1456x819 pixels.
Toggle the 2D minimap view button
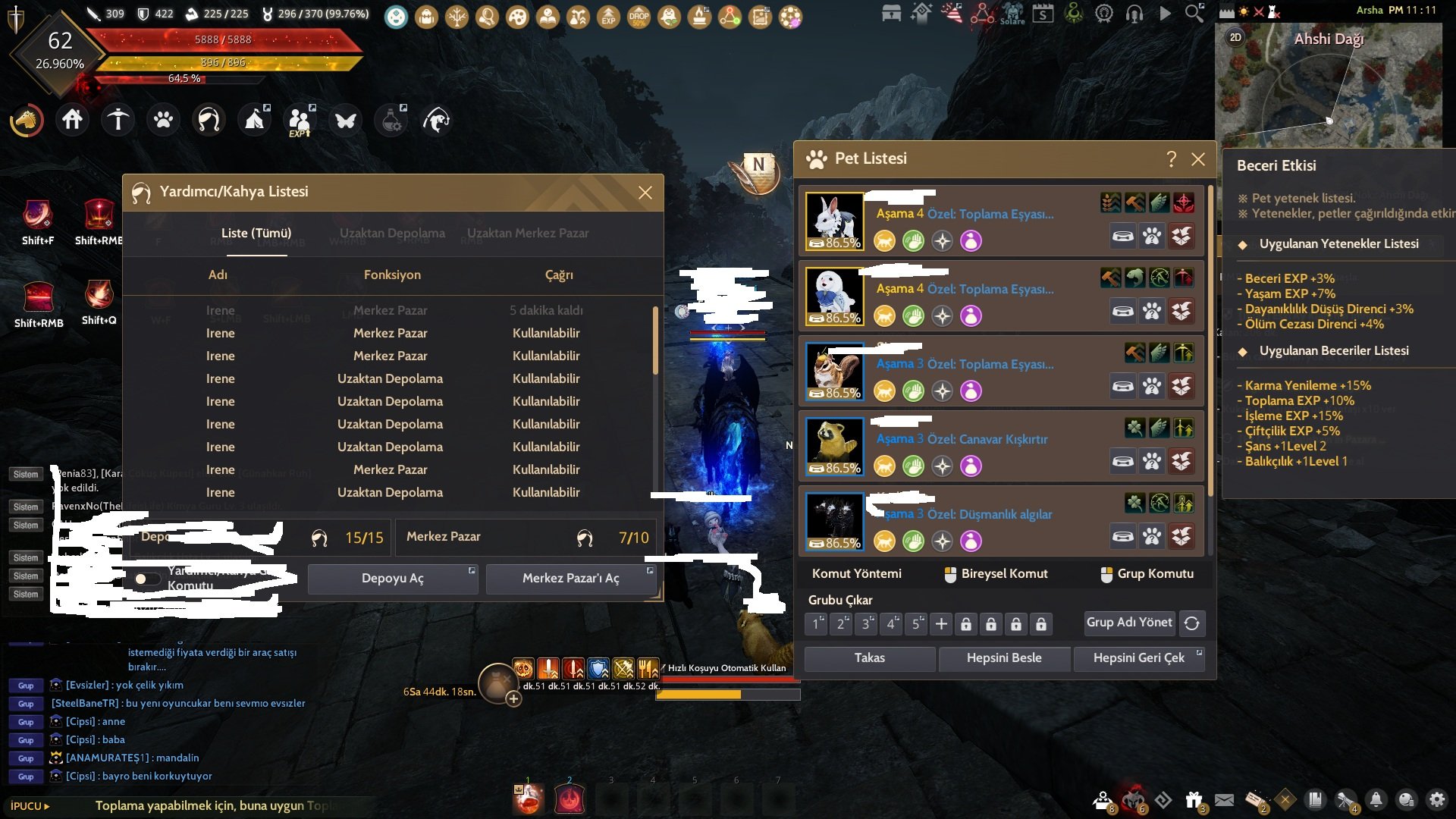pyautogui.click(x=1235, y=37)
